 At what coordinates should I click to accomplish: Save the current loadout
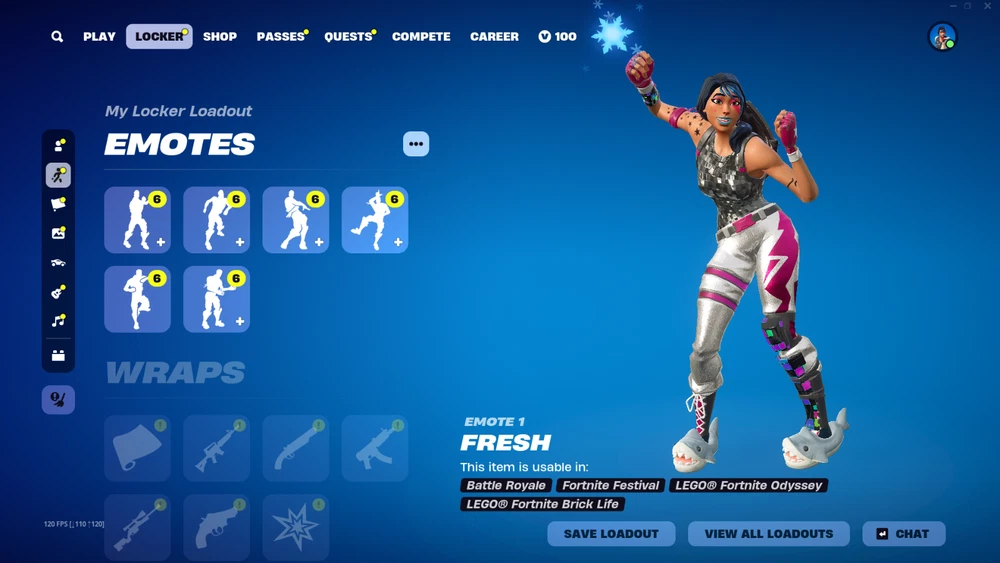[x=611, y=534]
